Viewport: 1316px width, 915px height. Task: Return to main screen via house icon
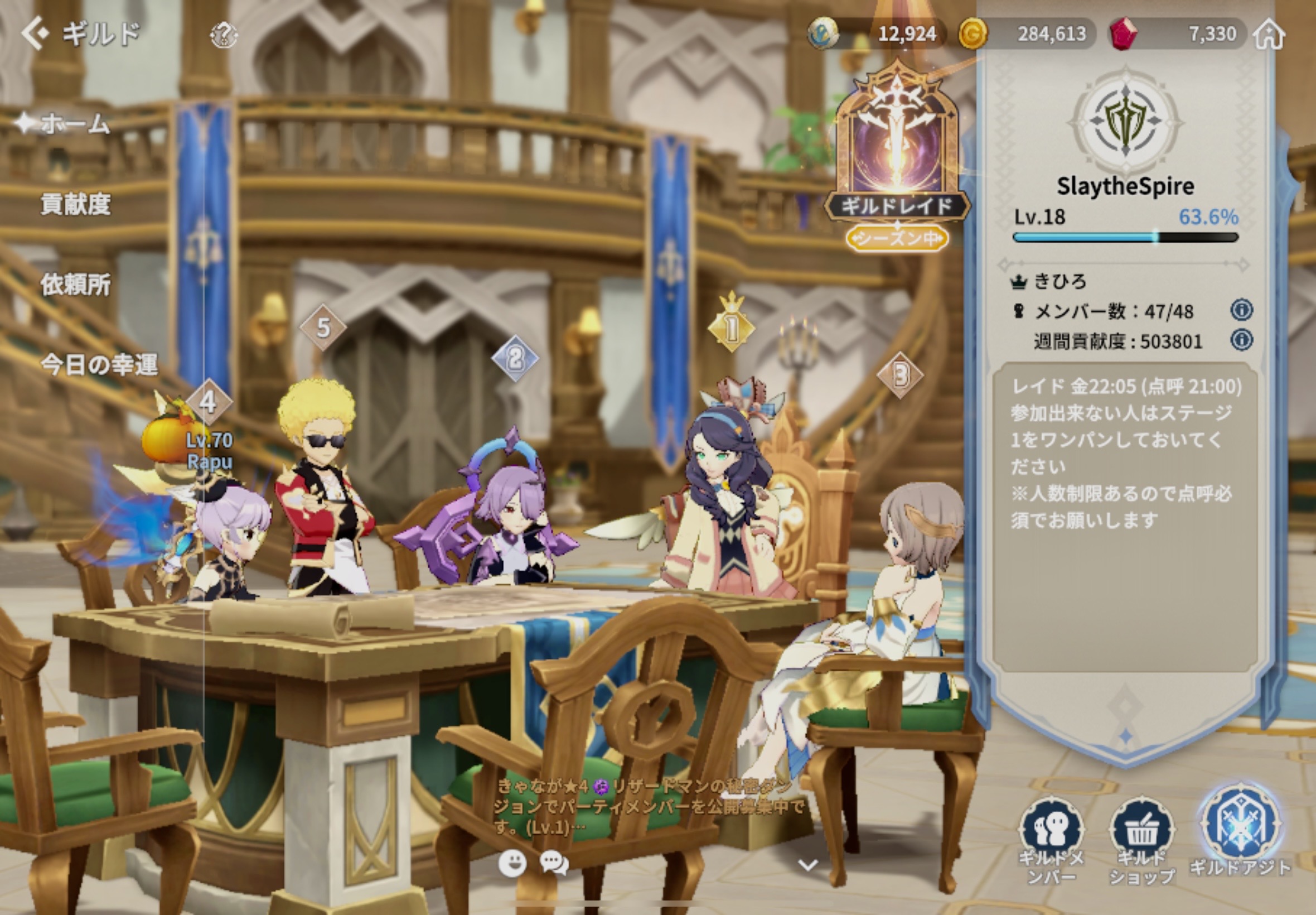(1269, 35)
